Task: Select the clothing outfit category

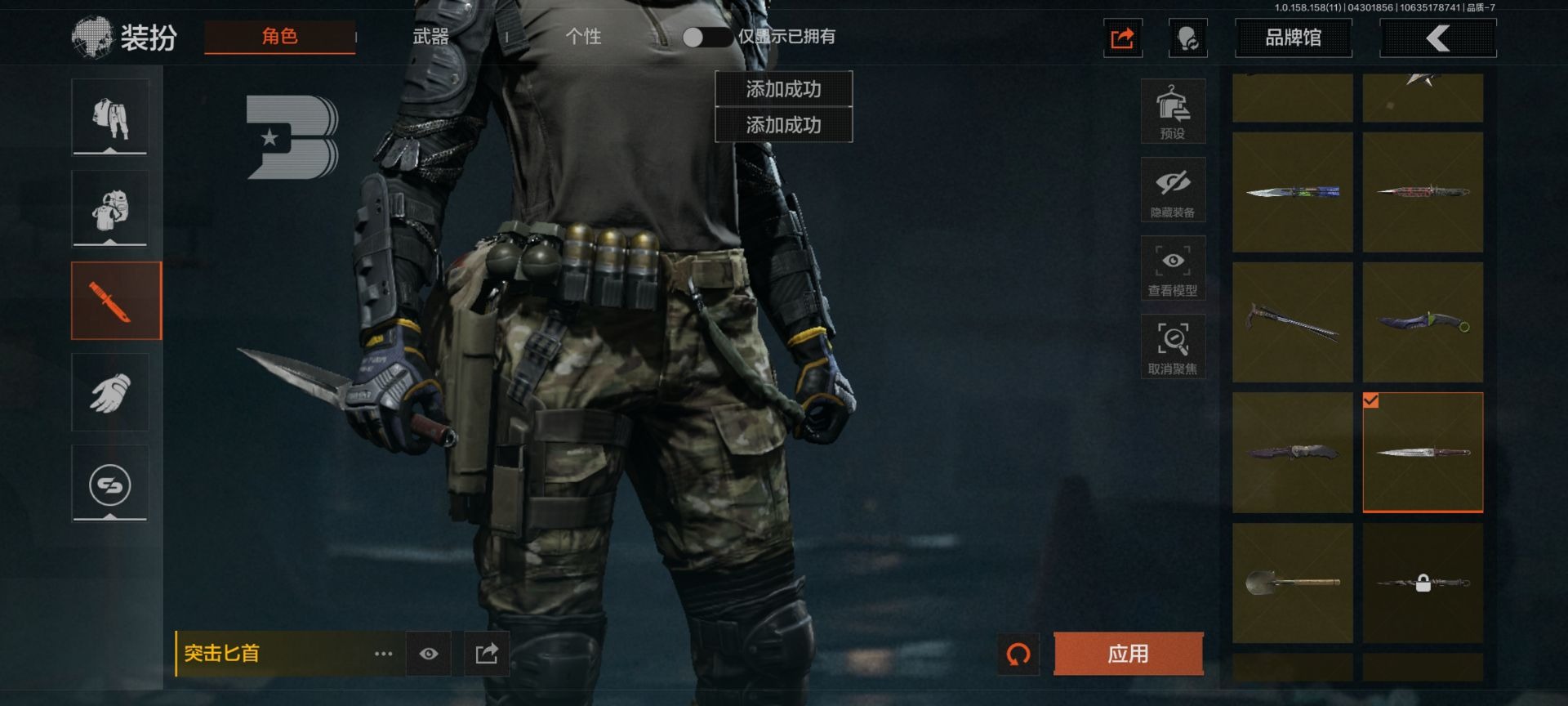Action: (109, 118)
